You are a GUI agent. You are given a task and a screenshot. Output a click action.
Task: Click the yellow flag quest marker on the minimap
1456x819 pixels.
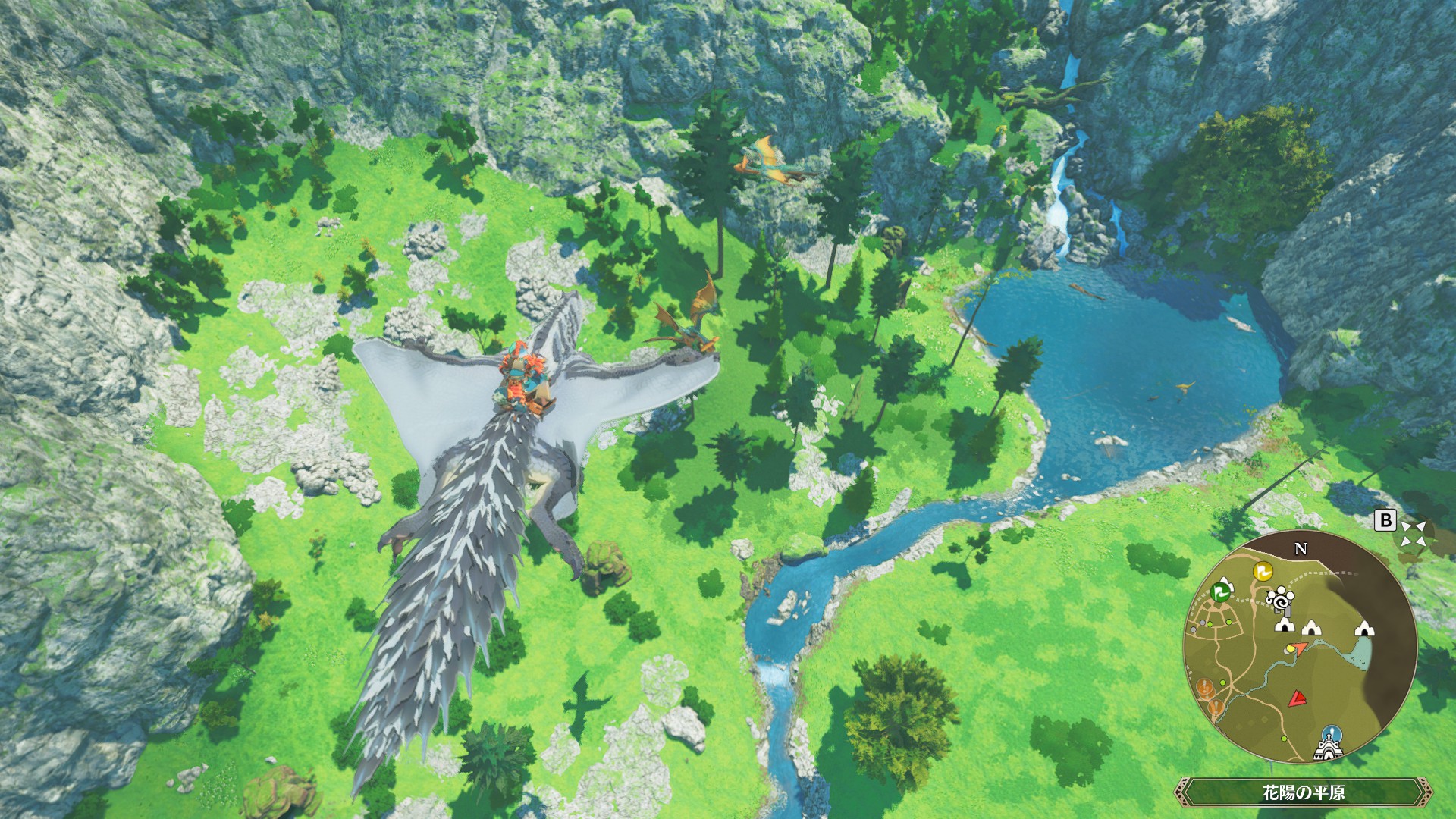click(x=1265, y=572)
